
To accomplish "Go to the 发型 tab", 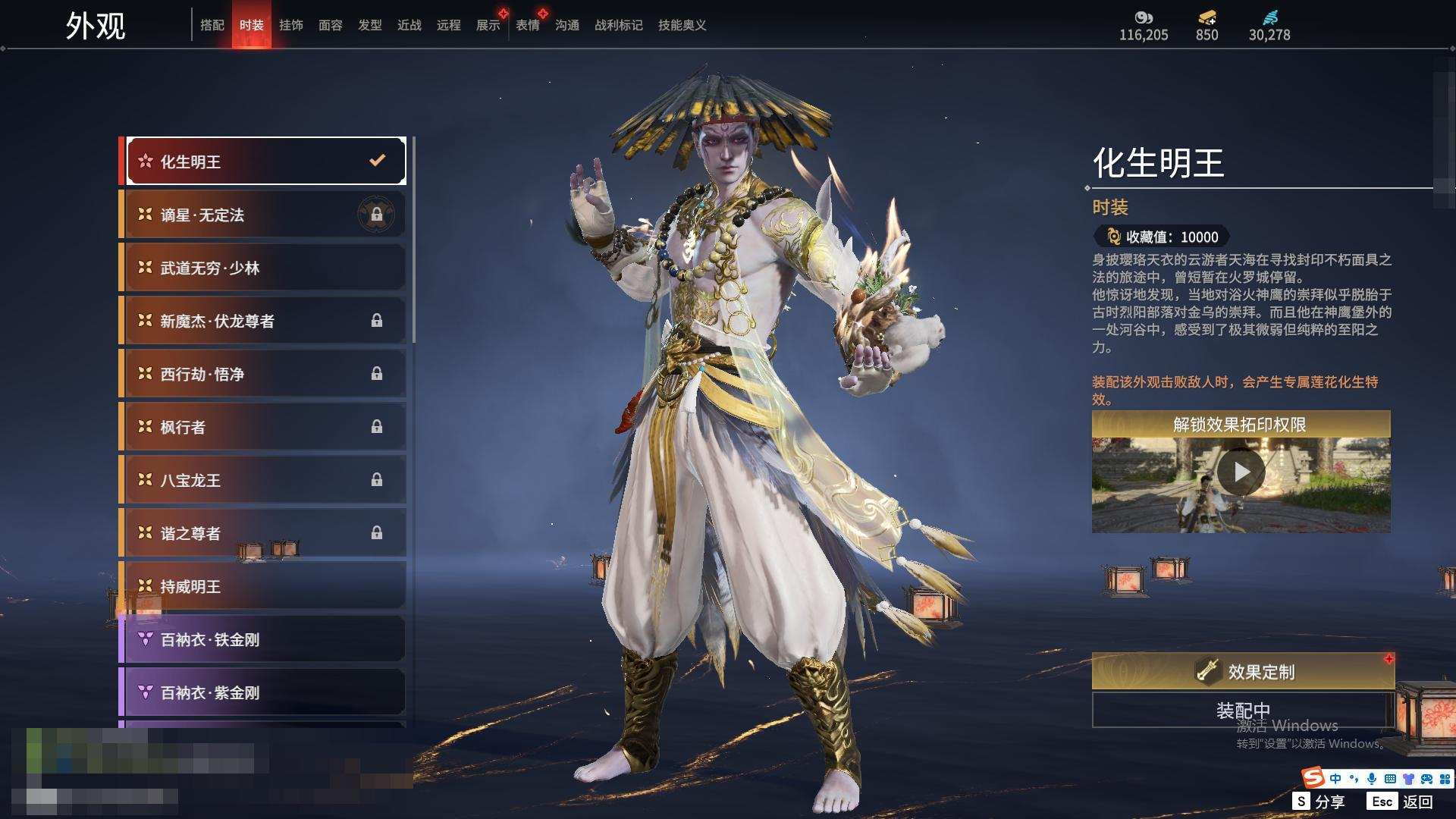I will [369, 25].
